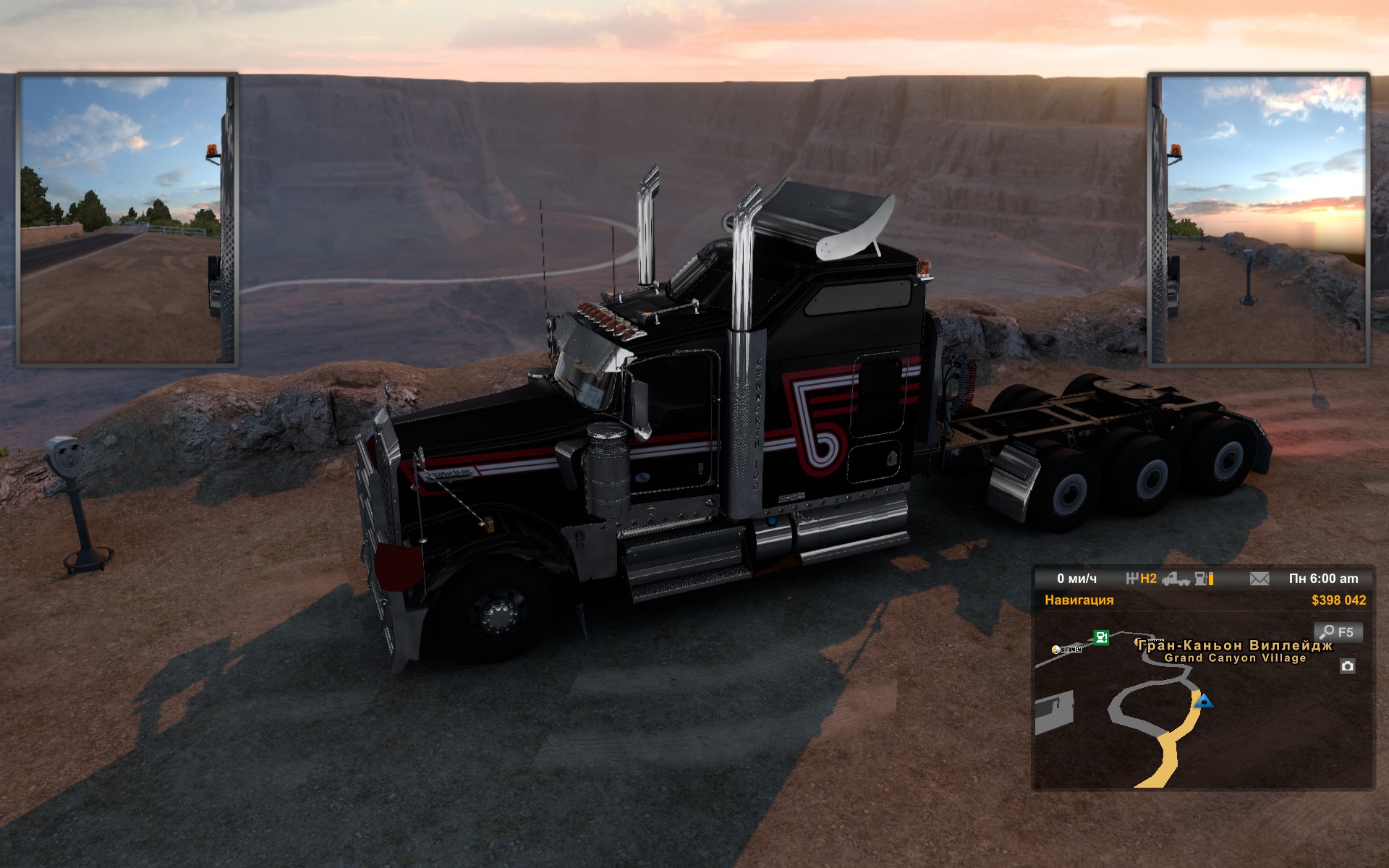Image resolution: width=1389 pixels, height=868 pixels.
Task: Click the blue player arrow on the minimap
Action: (x=1204, y=701)
